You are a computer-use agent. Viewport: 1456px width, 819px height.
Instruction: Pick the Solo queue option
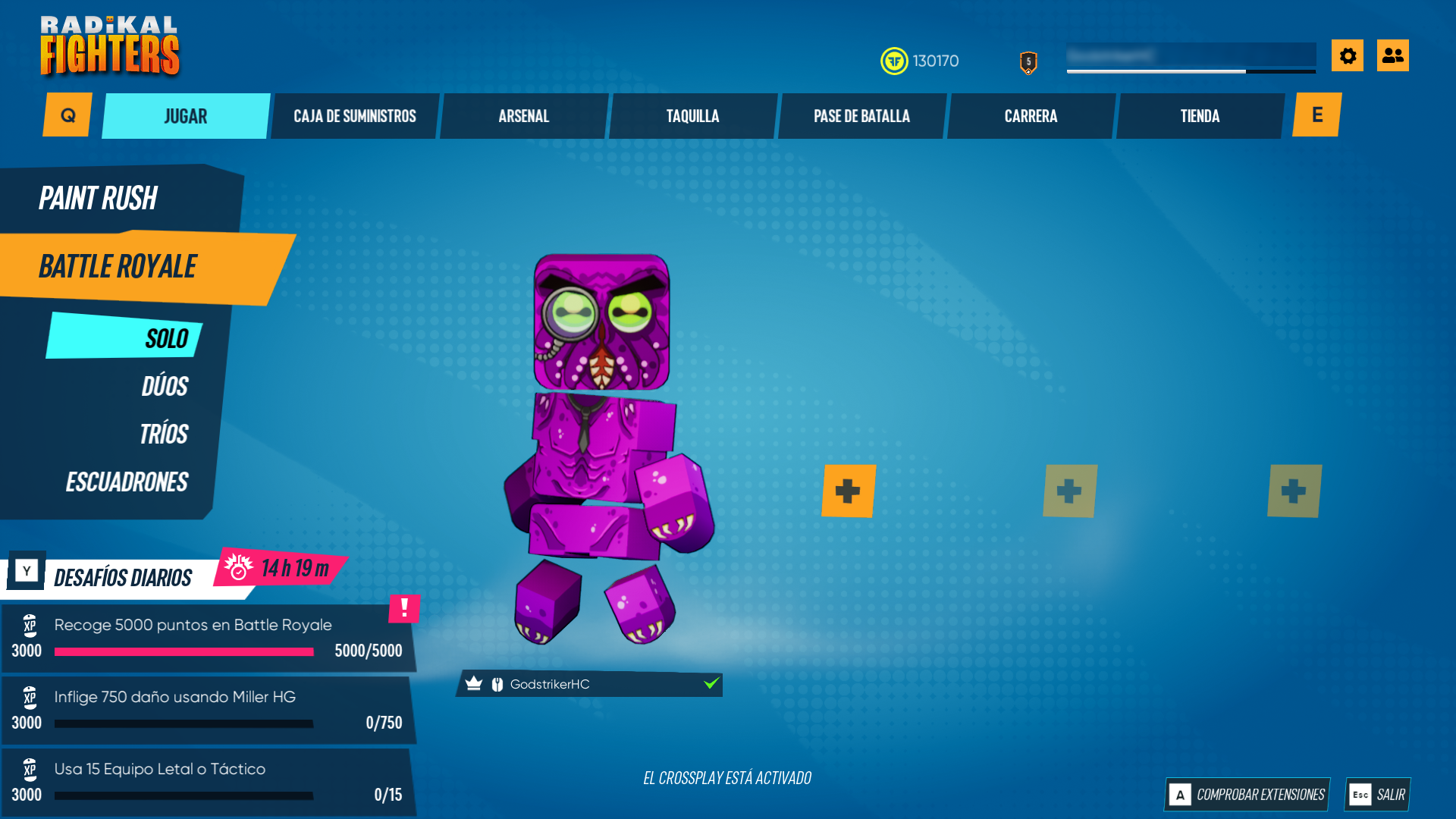coord(166,338)
